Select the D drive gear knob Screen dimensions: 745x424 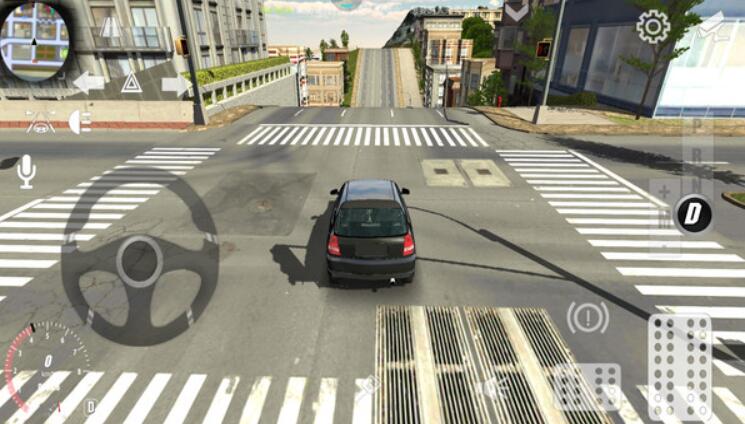tap(692, 214)
